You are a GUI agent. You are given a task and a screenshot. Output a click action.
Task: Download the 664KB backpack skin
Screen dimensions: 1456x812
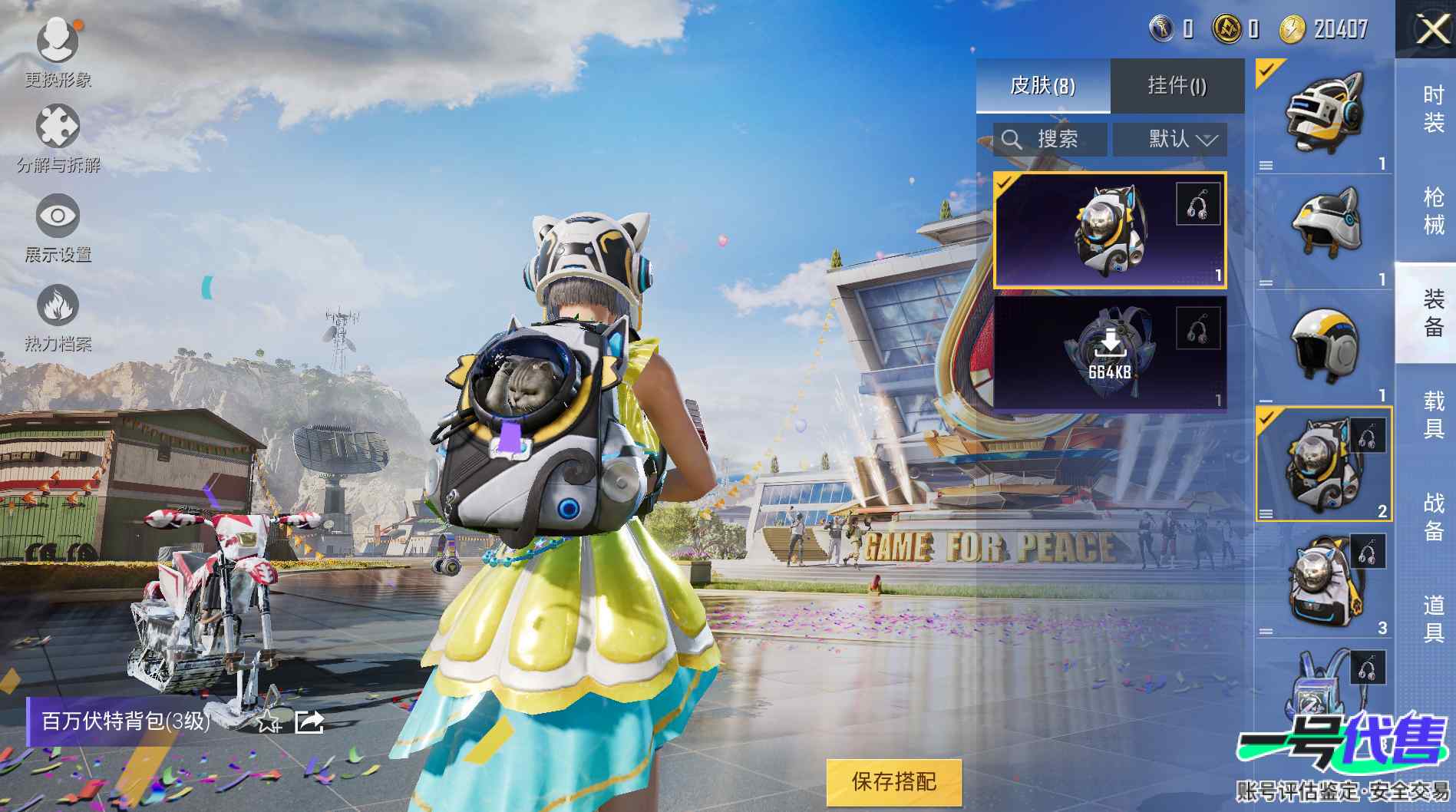(x=1109, y=352)
